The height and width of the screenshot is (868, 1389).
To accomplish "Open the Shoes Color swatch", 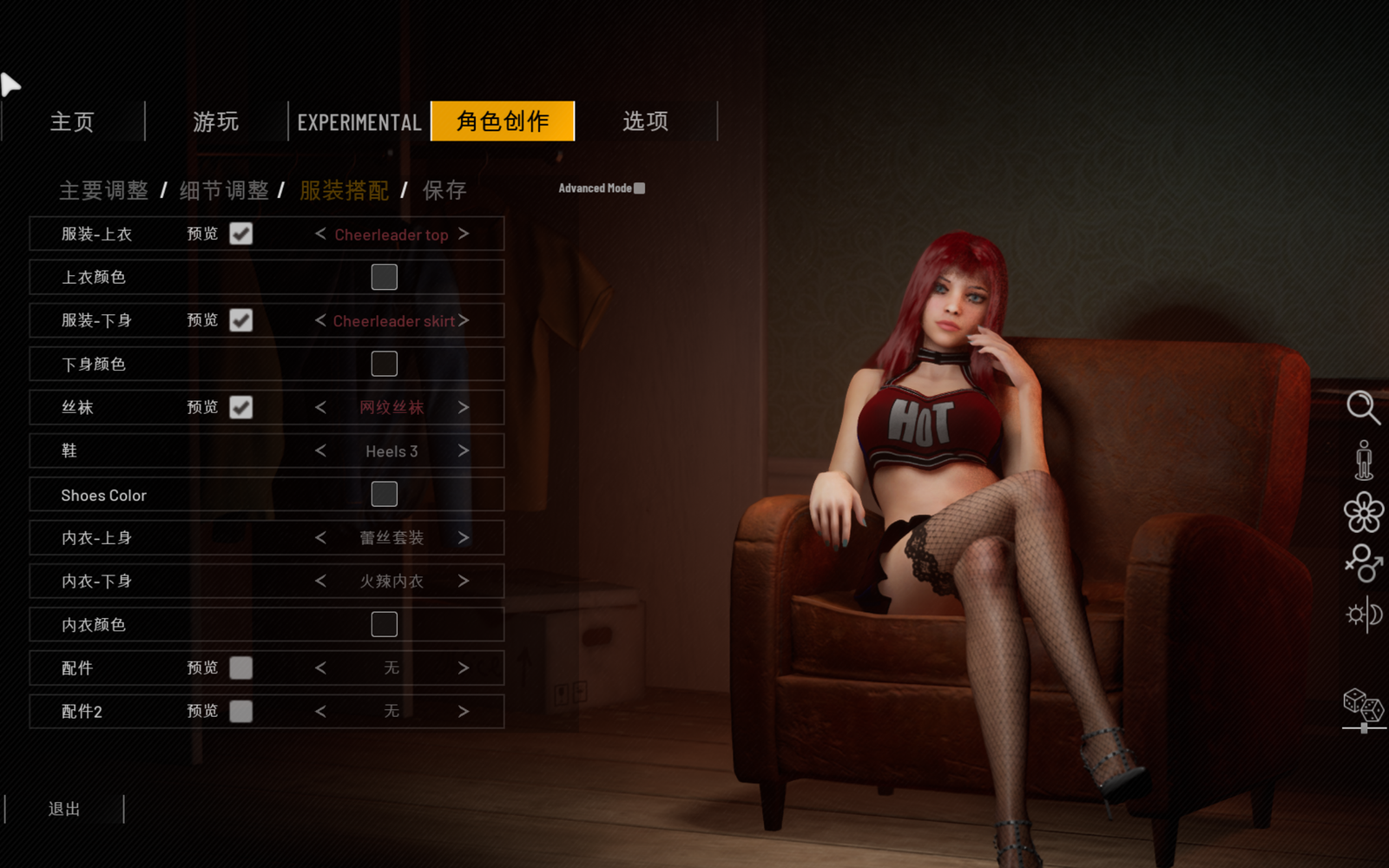I will [x=383, y=493].
